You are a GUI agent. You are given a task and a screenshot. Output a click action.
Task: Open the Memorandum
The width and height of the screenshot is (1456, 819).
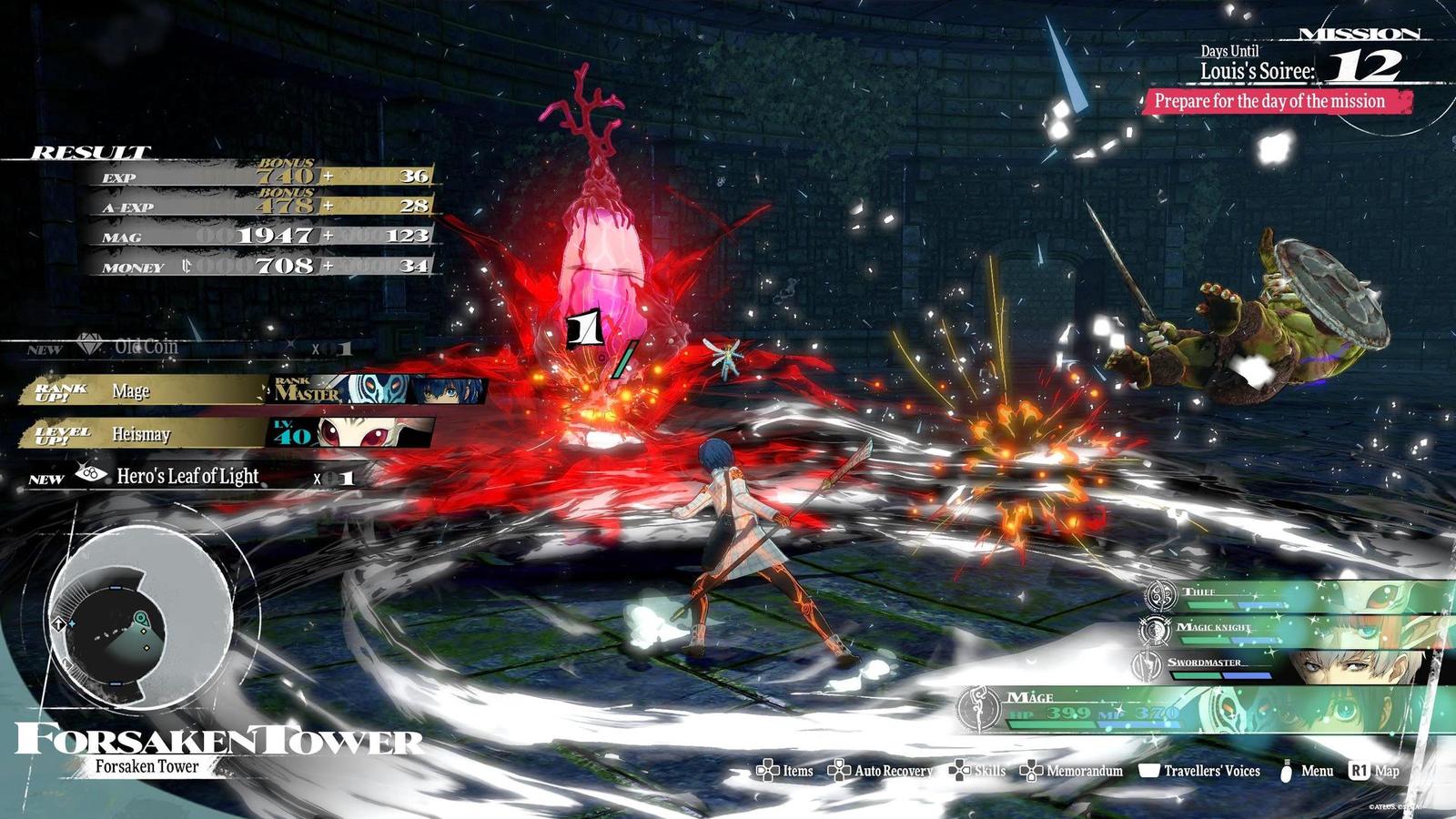pos(1072,771)
